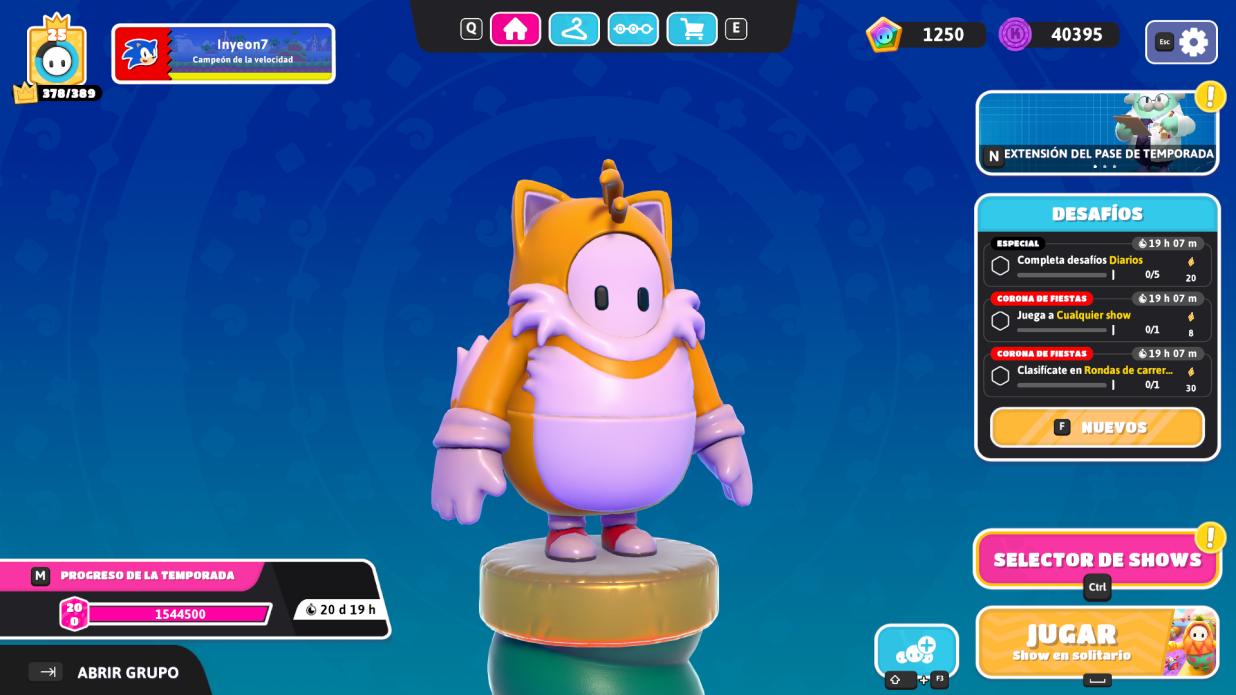Click the invite friends party button
The width and height of the screenshot is (1236, 695).
point(916,651)
